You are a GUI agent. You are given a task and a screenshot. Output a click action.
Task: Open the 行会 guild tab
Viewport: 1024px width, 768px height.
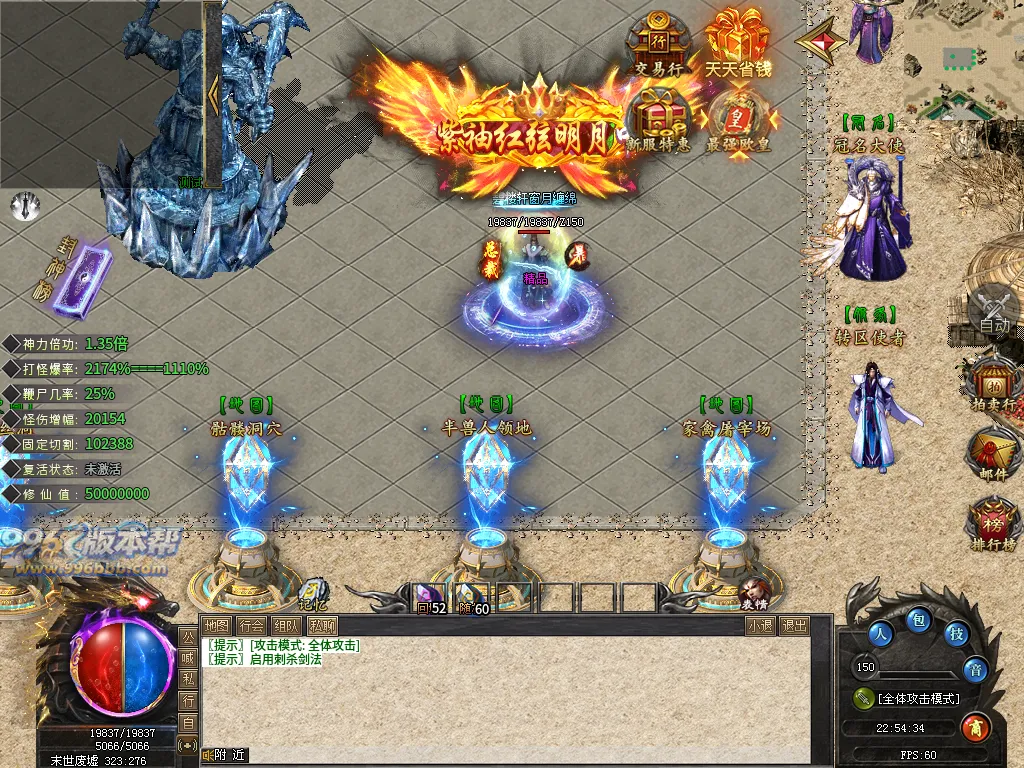coord(252,626)
